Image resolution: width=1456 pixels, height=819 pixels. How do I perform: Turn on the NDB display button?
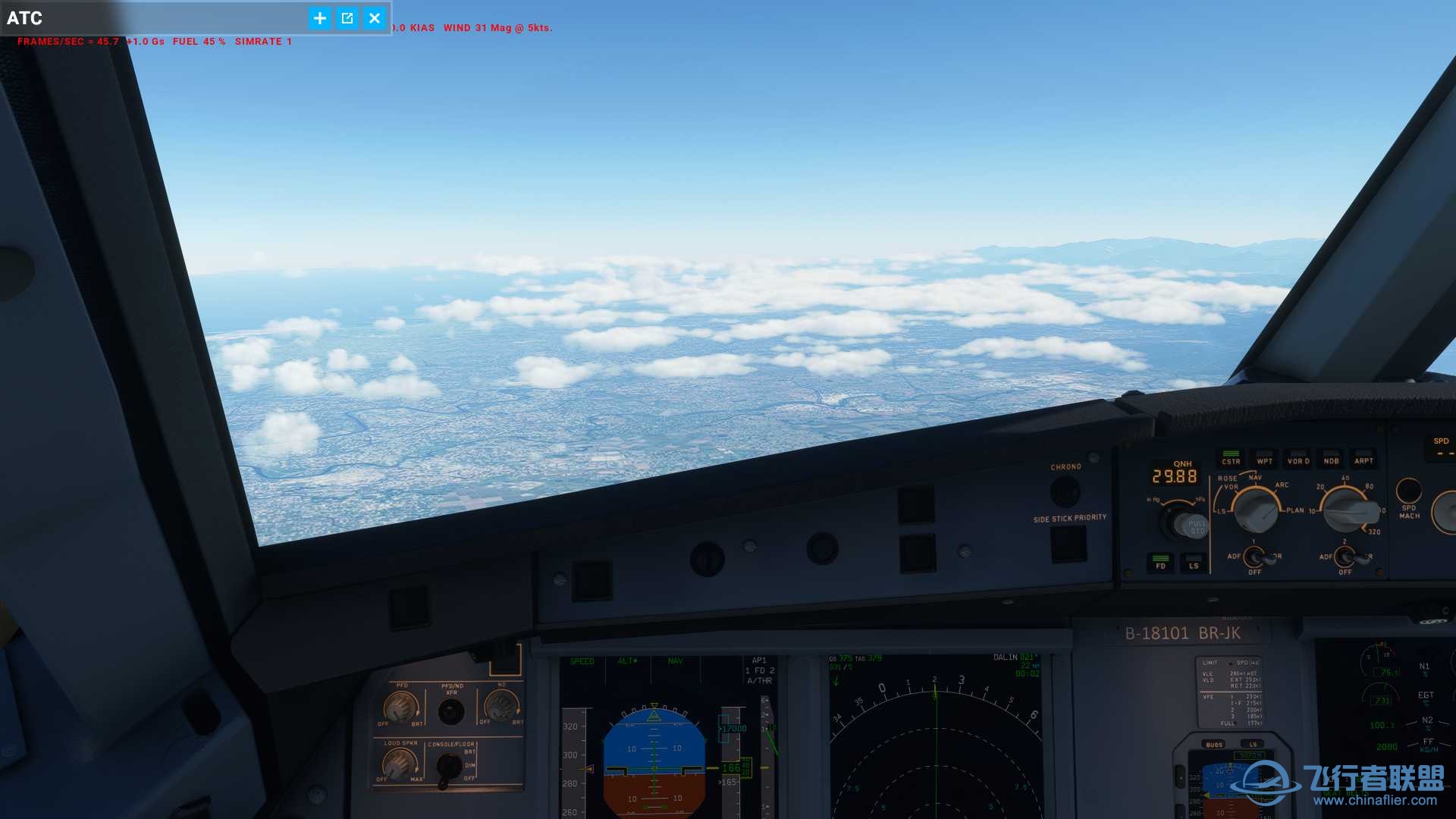tap(1331, 458)
